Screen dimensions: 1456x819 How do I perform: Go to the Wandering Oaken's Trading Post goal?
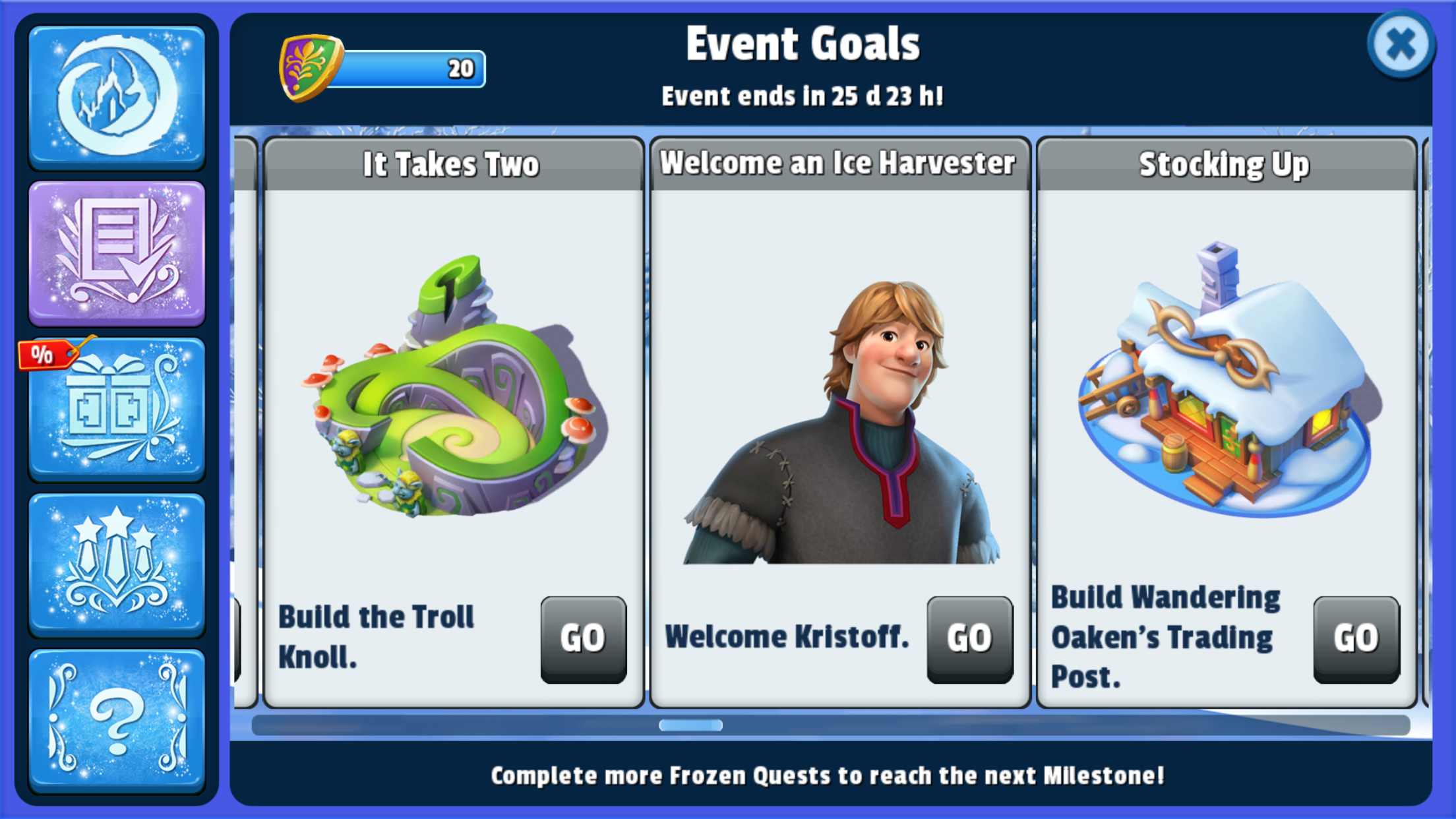1356,638
